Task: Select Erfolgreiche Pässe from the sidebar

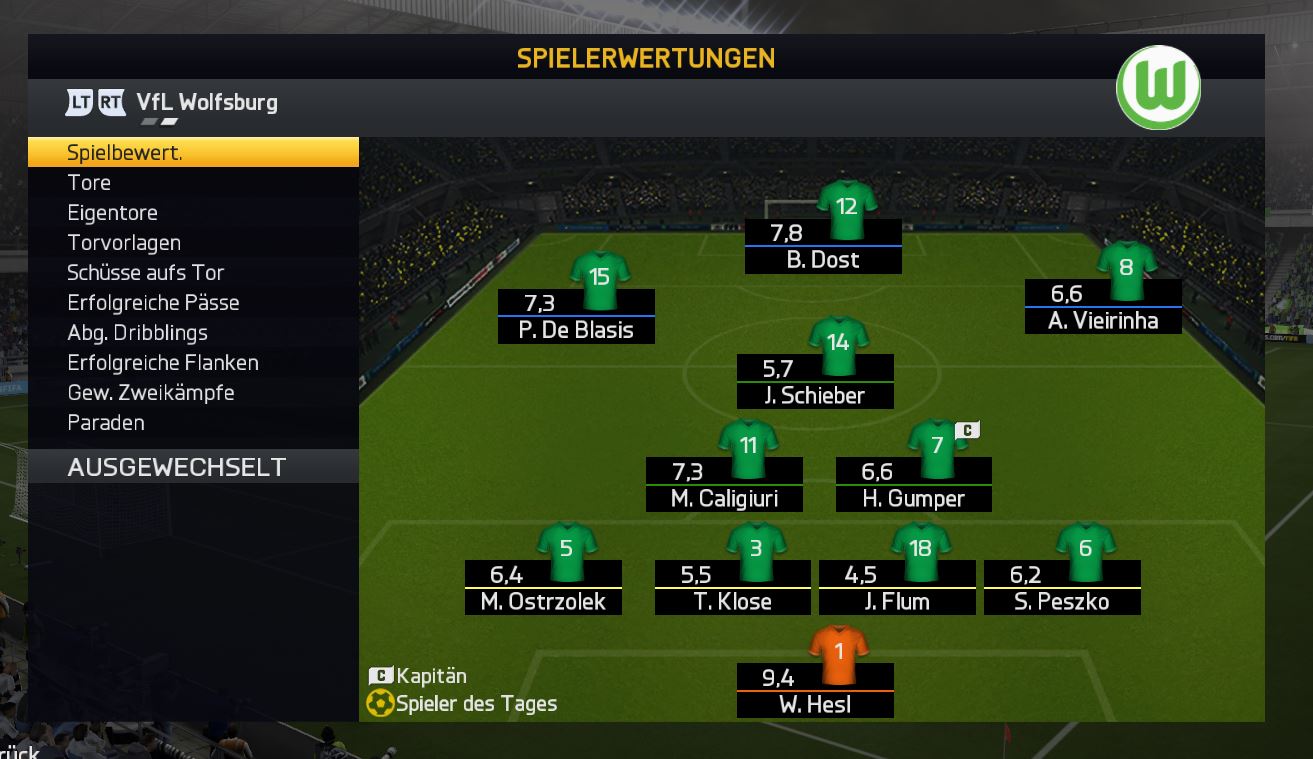Action: [151, 302]
